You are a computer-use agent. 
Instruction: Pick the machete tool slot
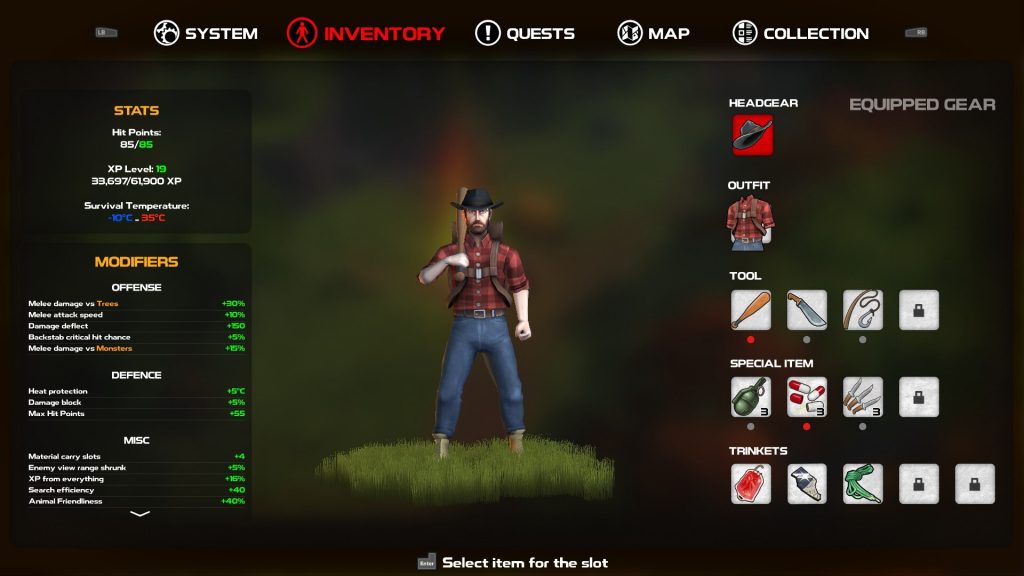[x=807, y=310]
